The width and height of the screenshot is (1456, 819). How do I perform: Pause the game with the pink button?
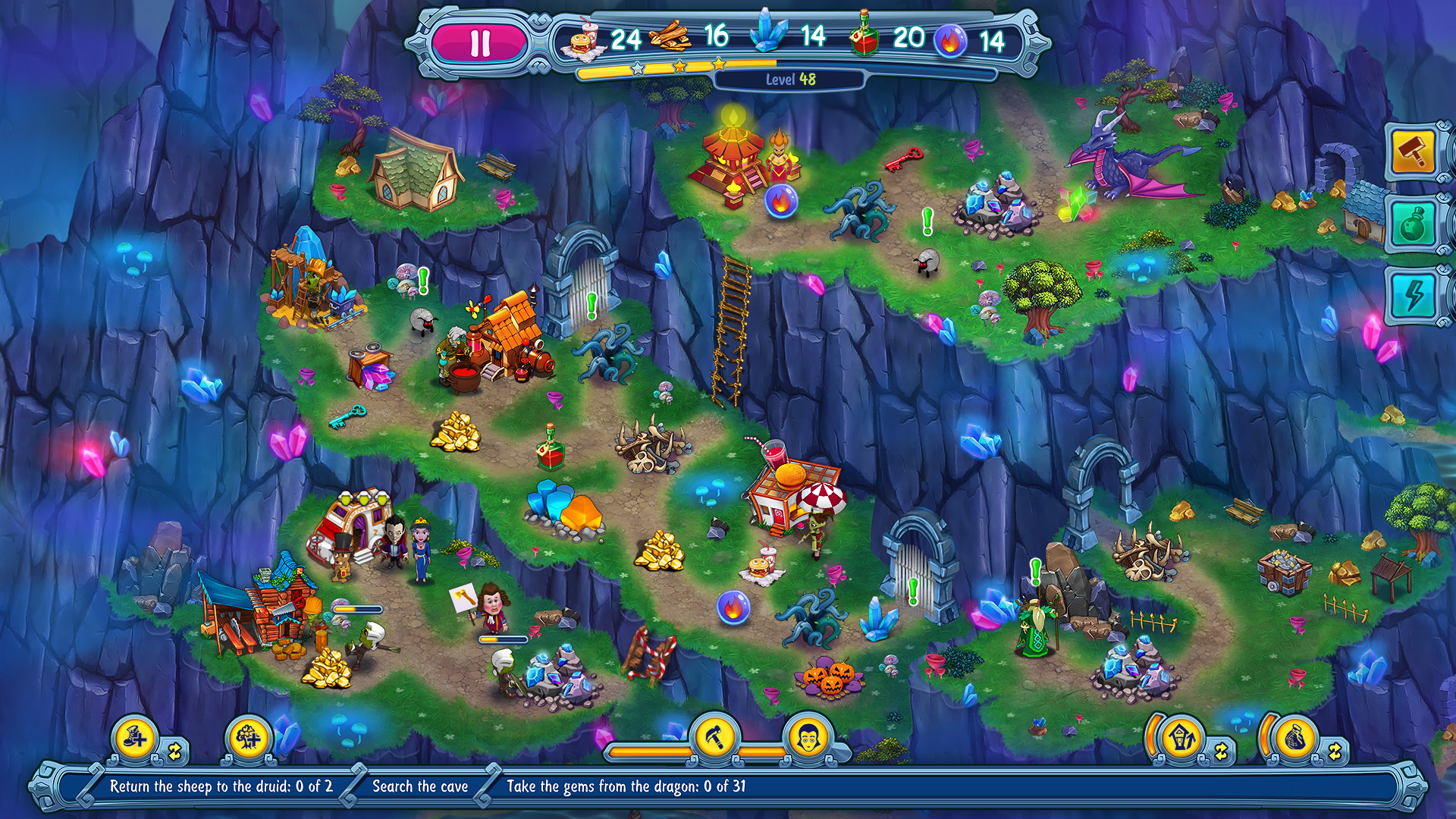click(480, 43)
